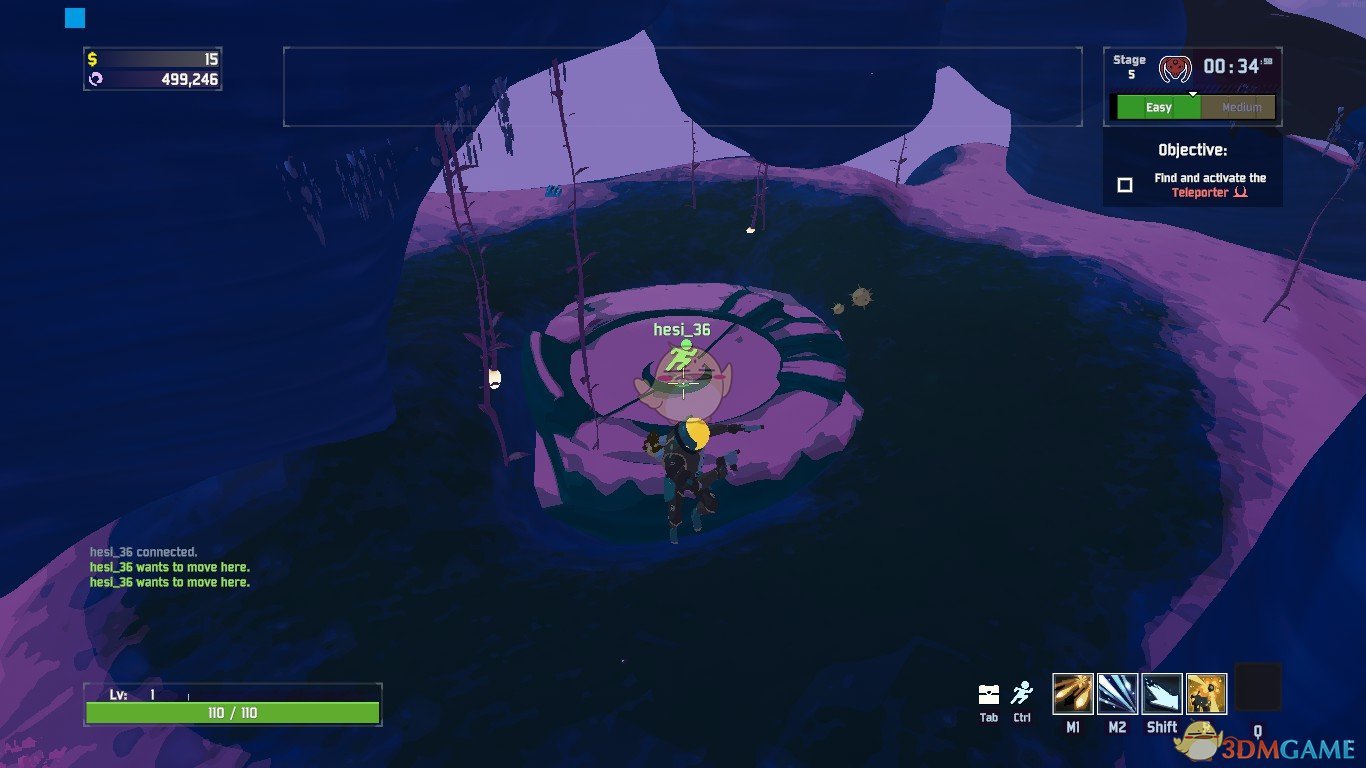1366x768 pixels.
Task: Select the red difficulty emblem icon
Action: point(1175,69)
